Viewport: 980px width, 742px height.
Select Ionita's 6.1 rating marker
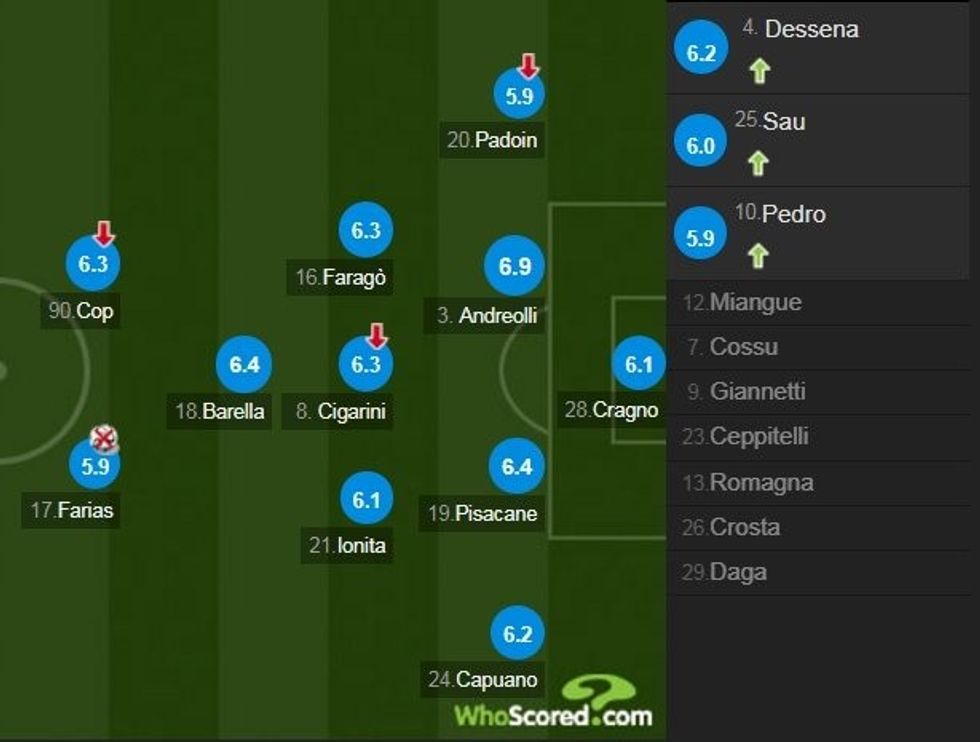[x=366, y=498]
